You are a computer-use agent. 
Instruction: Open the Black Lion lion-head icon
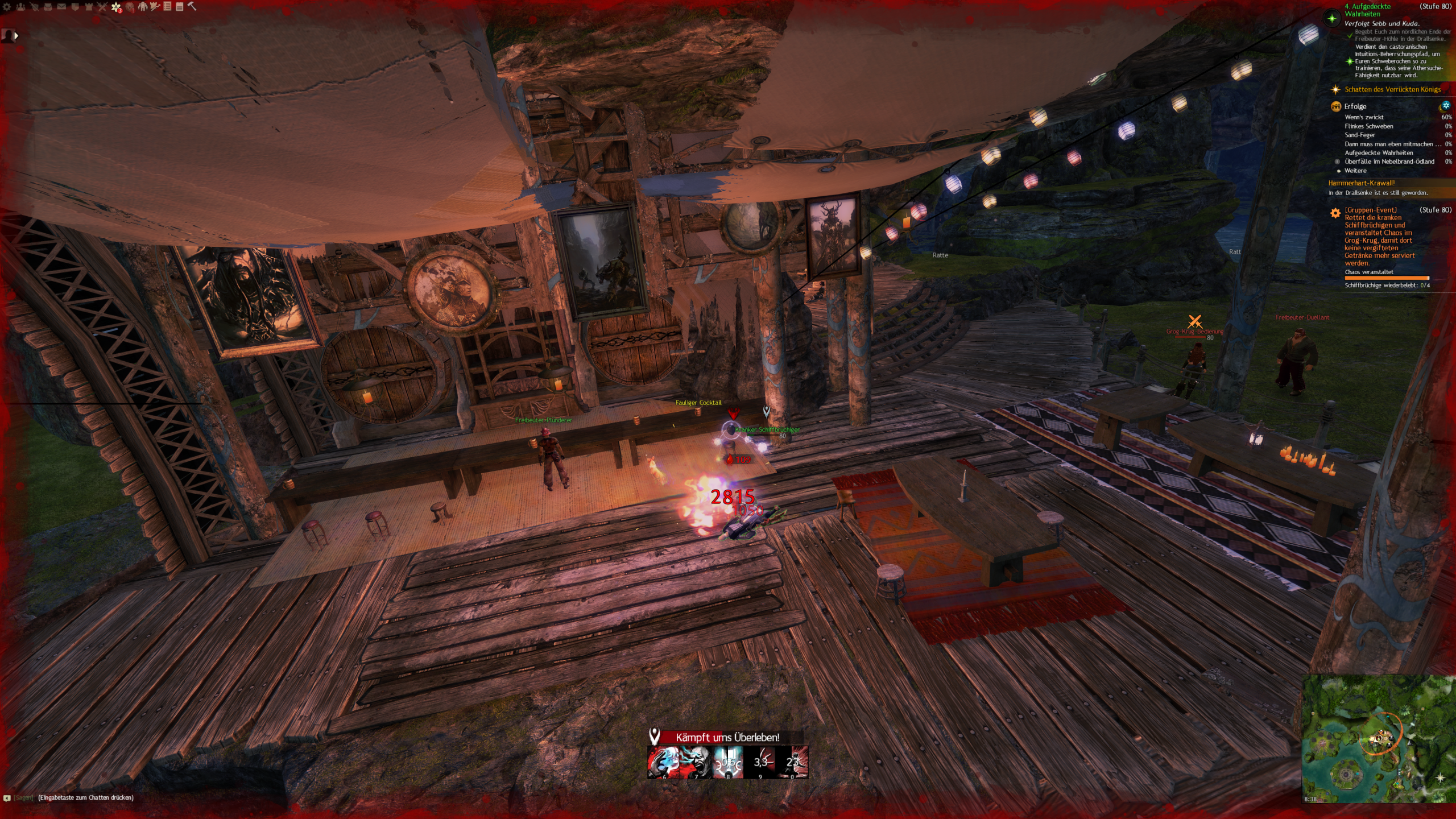click(x=130, y=7)
